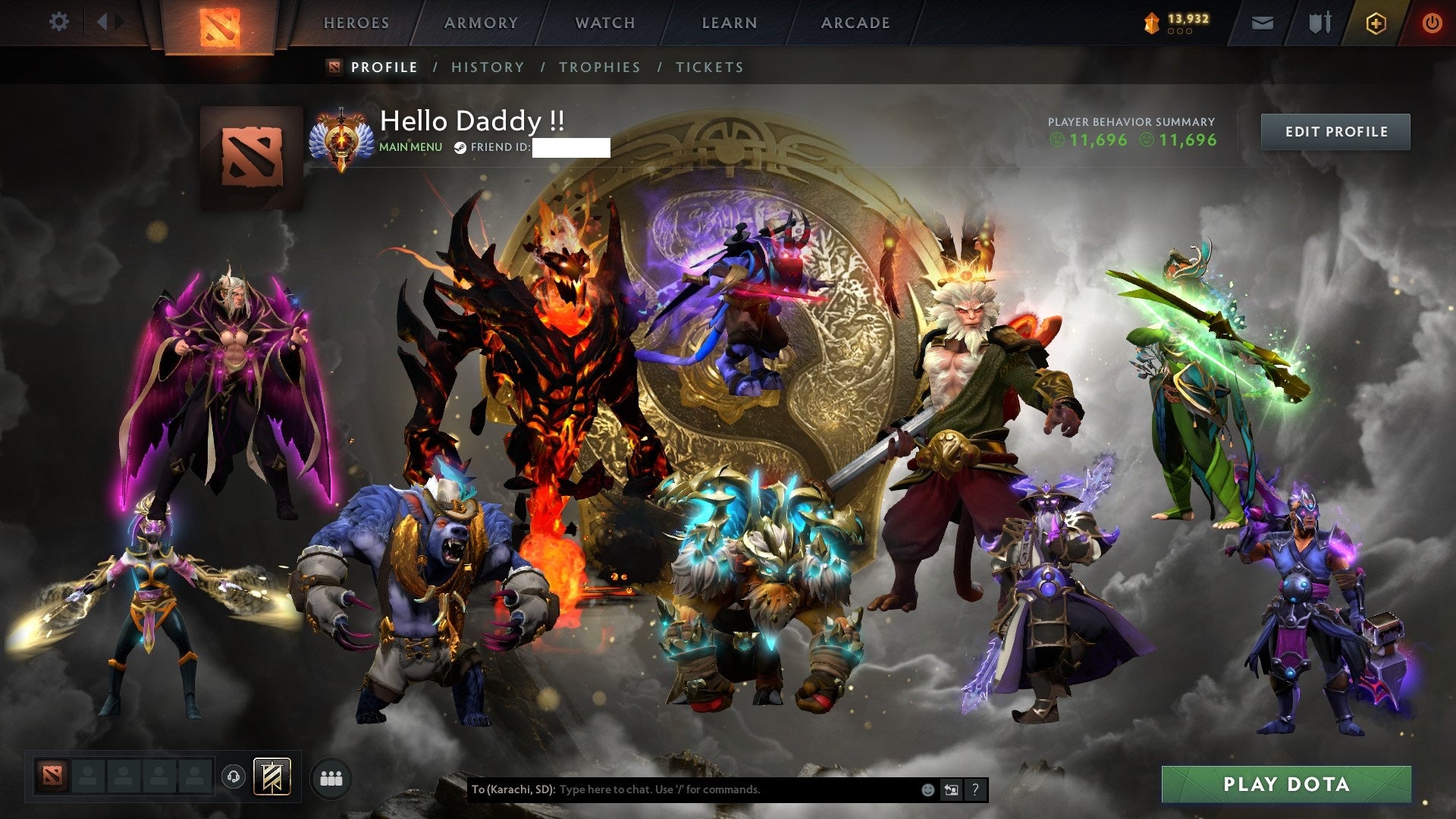
Task: Click the green behavior score 11,696
Action: tap(1090, 140)
